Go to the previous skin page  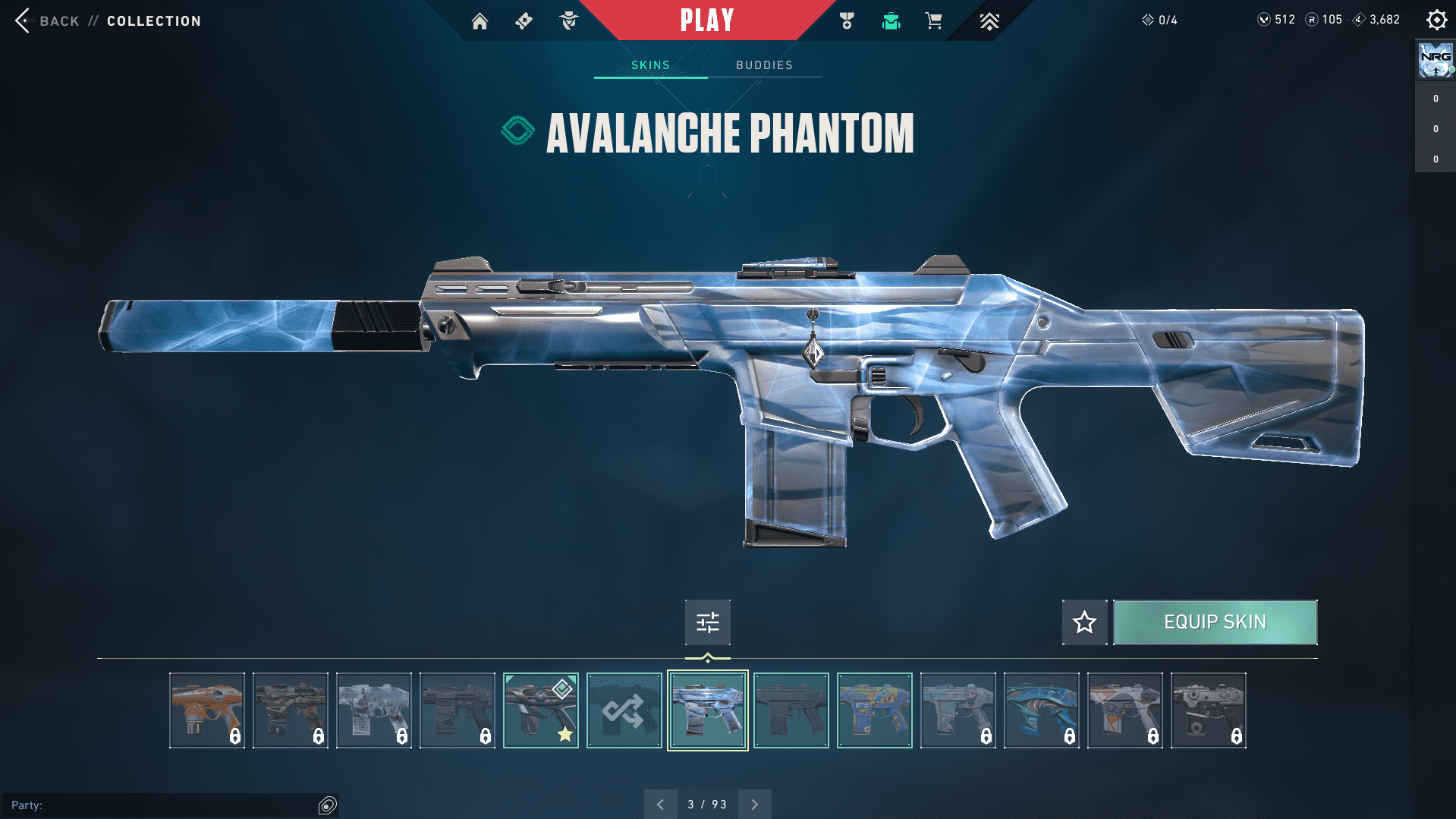(x=660, y=805)
